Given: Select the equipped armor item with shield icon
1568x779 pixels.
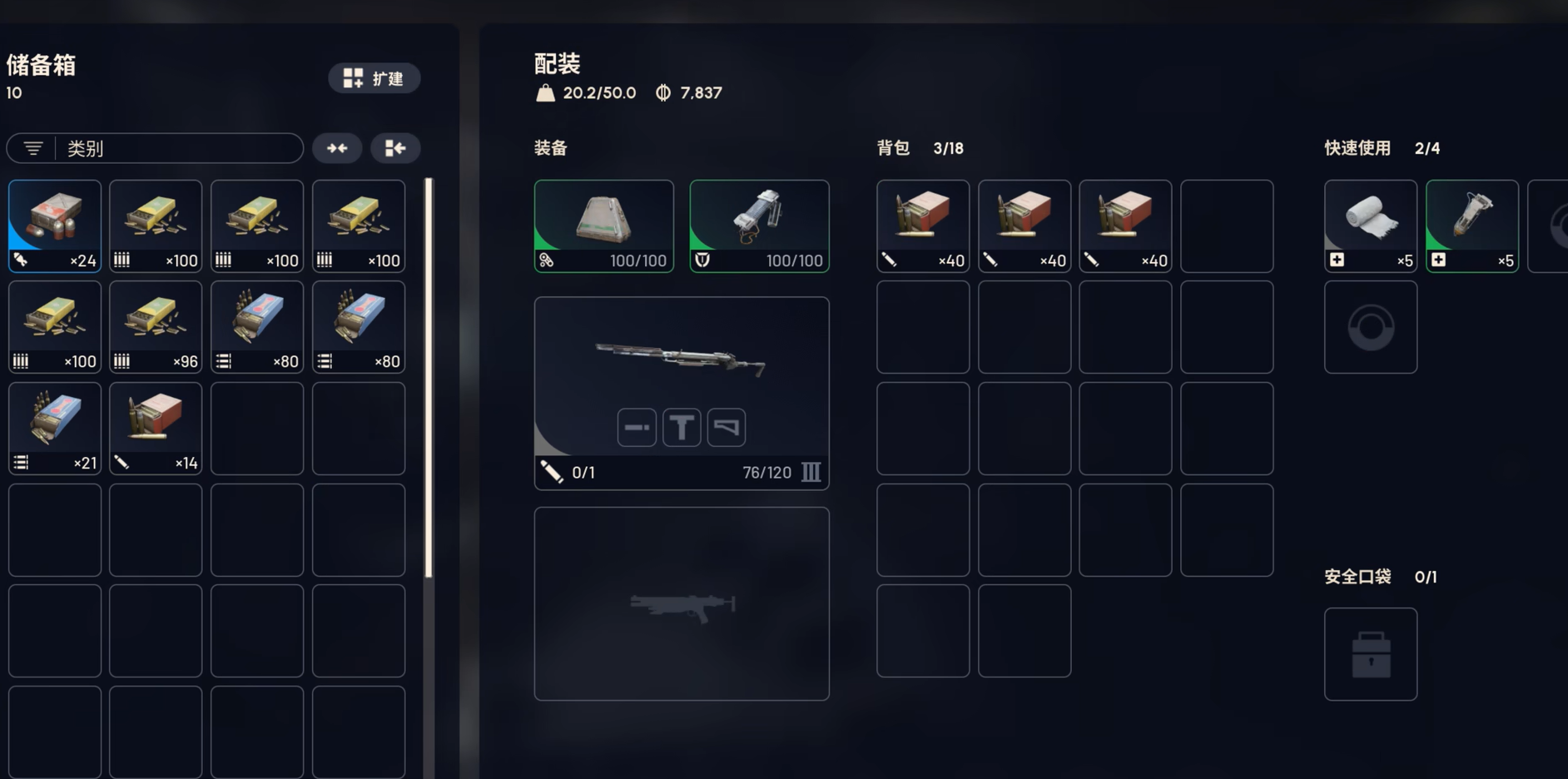Looking at the screenshot, I should tap(758, 225).
